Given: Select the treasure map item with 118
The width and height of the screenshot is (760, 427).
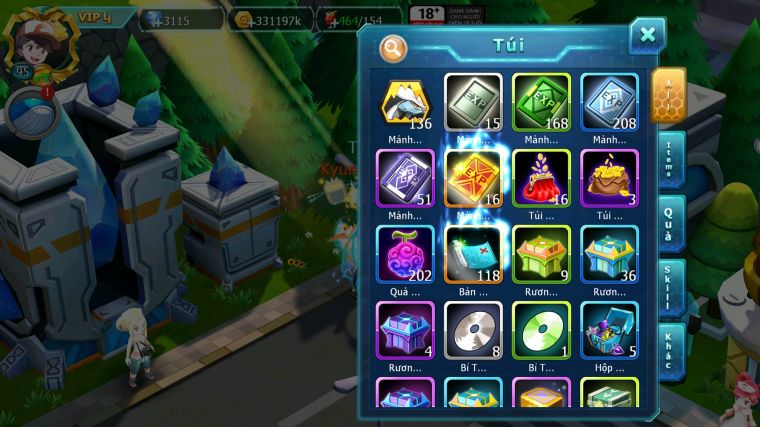Looking at the screenshot, I should click(x=473, y=254).
